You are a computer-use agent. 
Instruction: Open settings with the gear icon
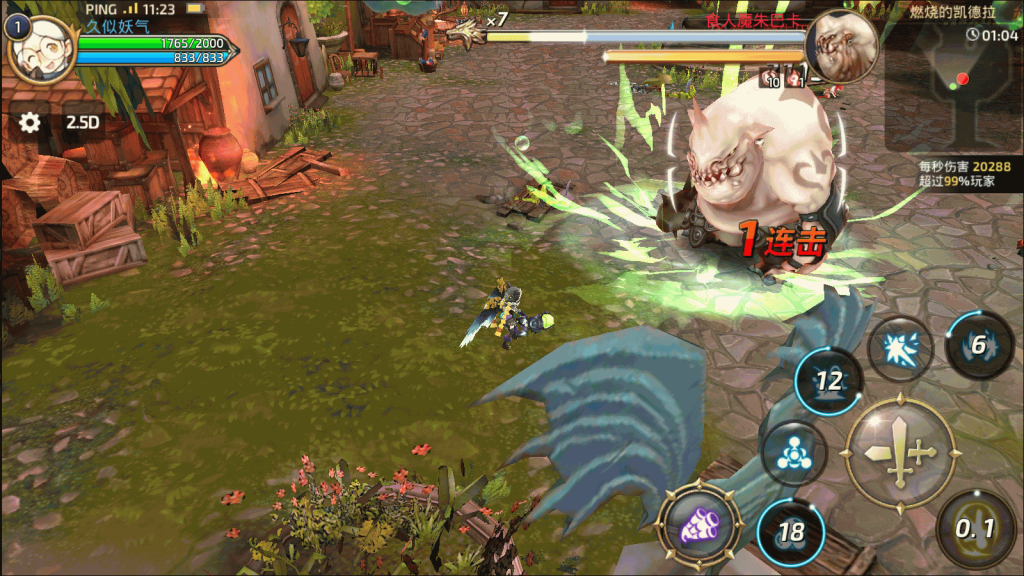(x=30, y=122)
